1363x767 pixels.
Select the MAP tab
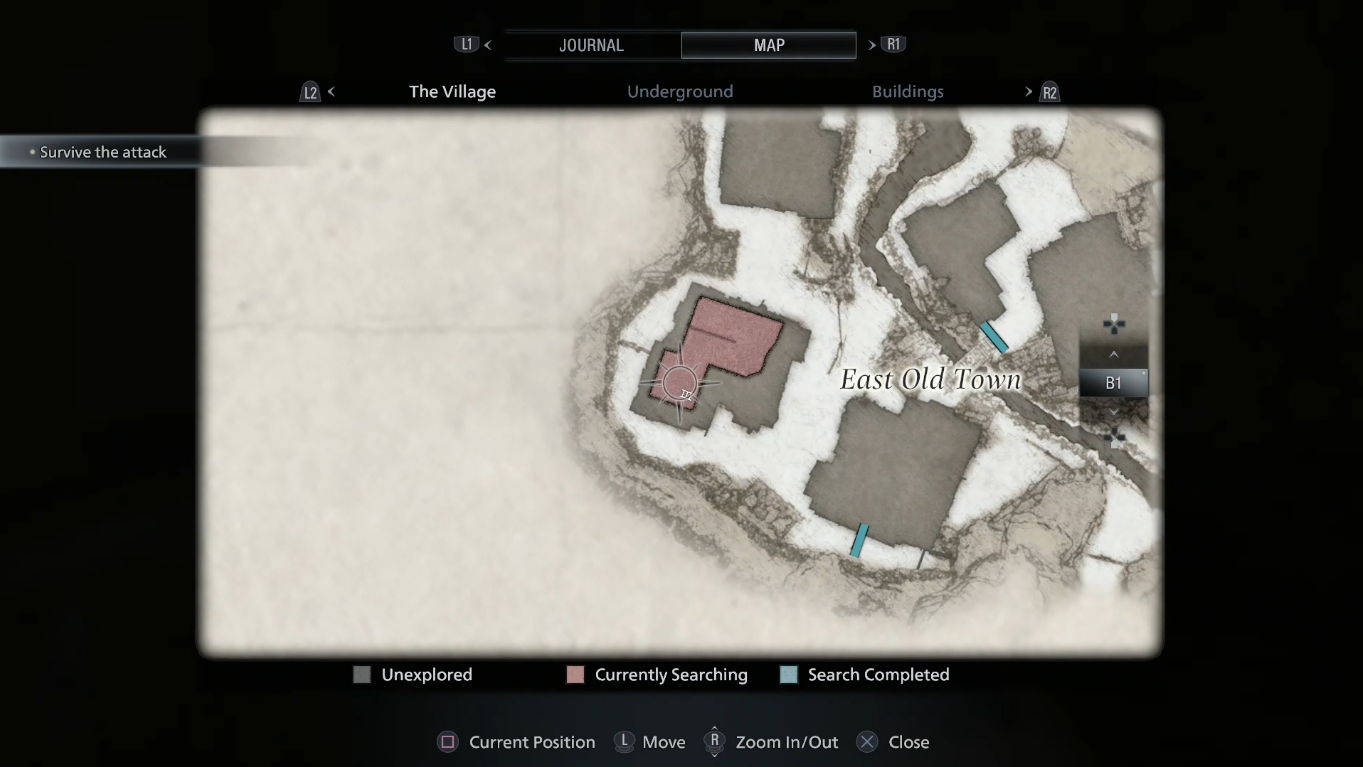pos(767,45)
